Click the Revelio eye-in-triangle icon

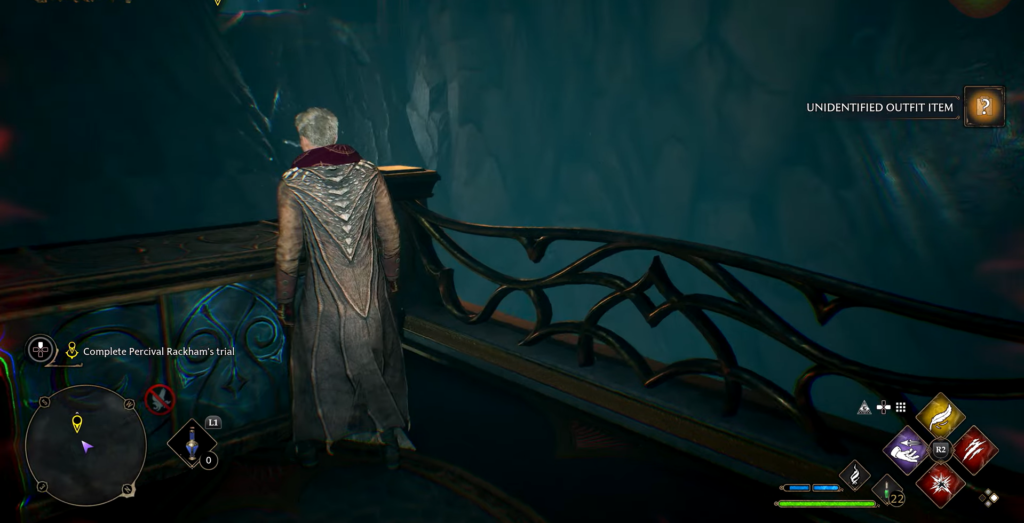click(864, 407)
